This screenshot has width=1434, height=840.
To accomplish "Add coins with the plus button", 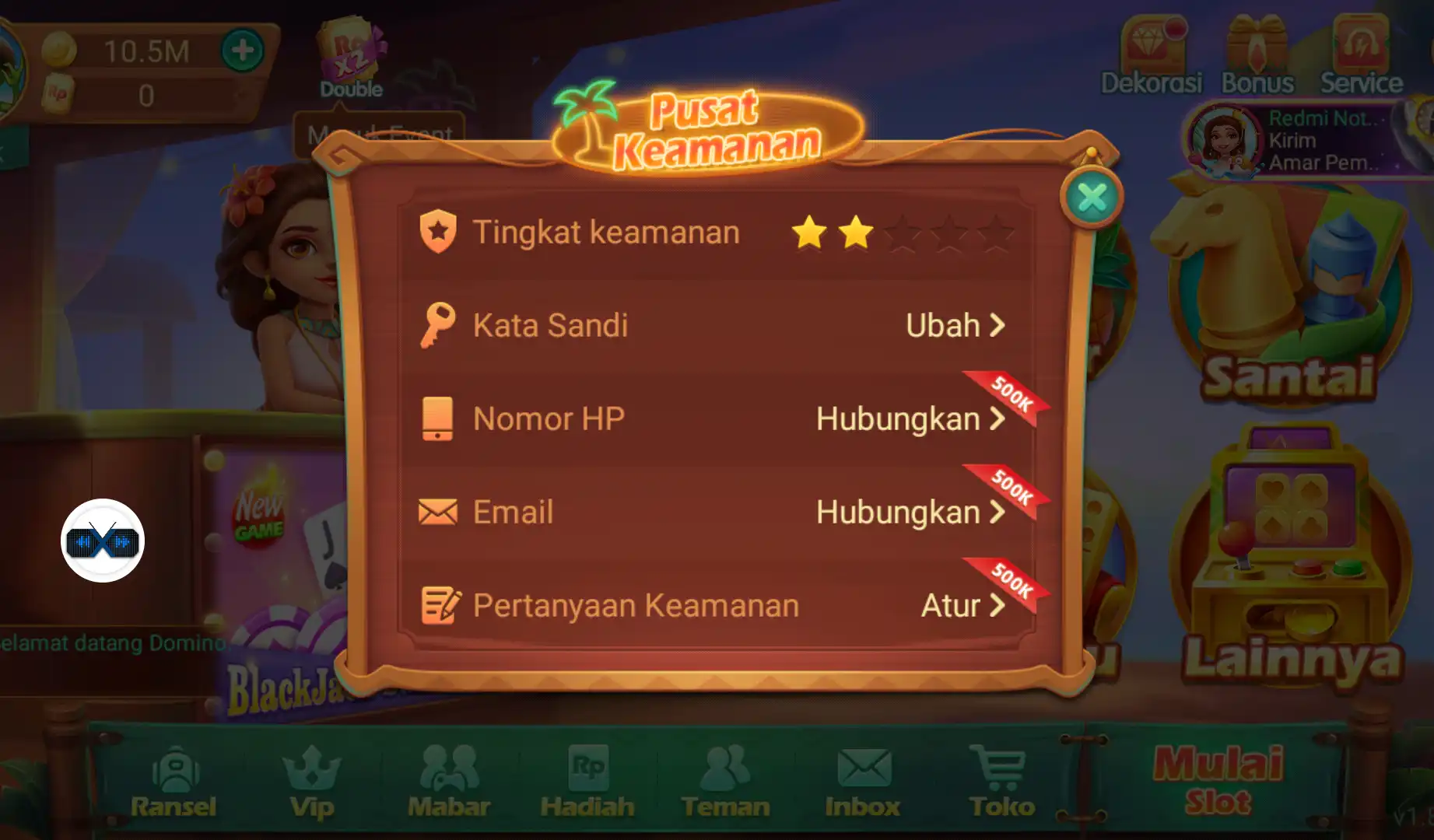I will (242, 51).
